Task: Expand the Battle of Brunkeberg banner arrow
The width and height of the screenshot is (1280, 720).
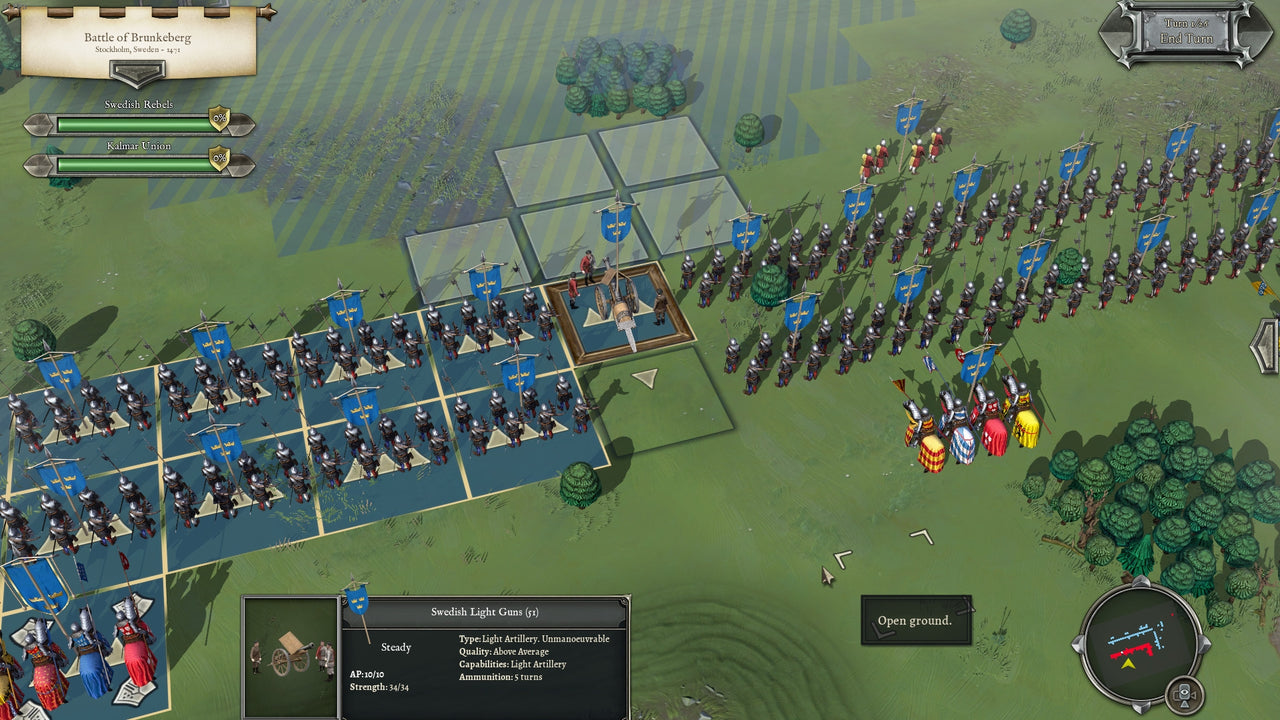Action: point(138,74)
